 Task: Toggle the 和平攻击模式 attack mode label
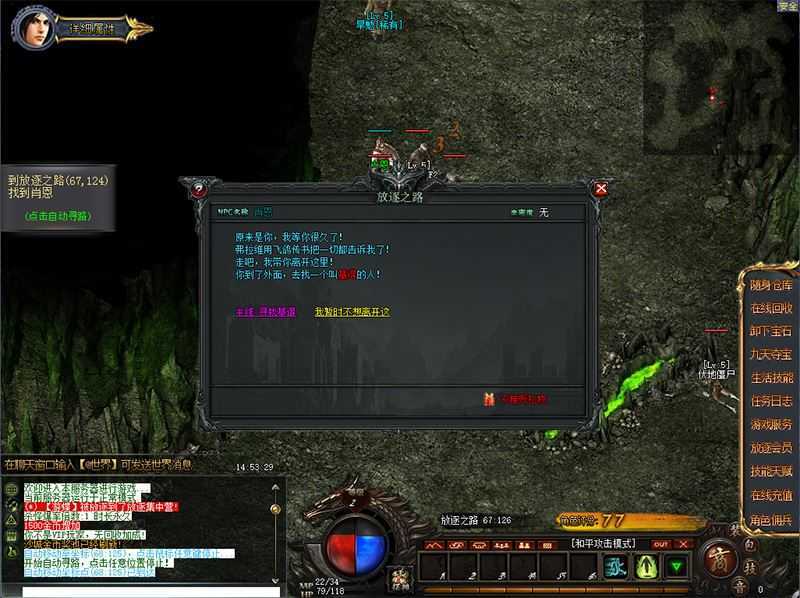click(603, 543)
